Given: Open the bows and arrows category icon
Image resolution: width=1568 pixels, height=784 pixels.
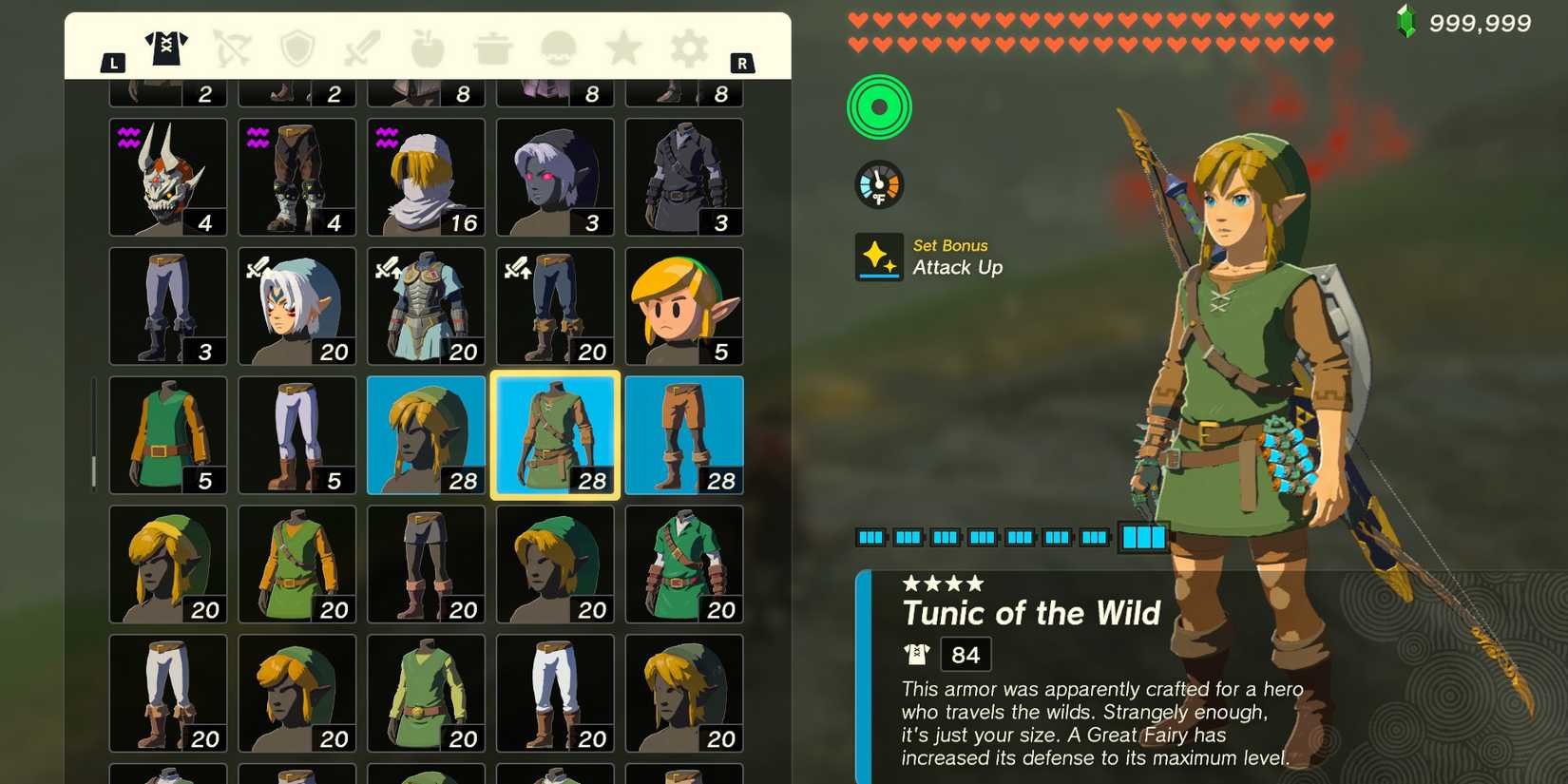Looking at the screenshot, I should (x=233, y=48).
